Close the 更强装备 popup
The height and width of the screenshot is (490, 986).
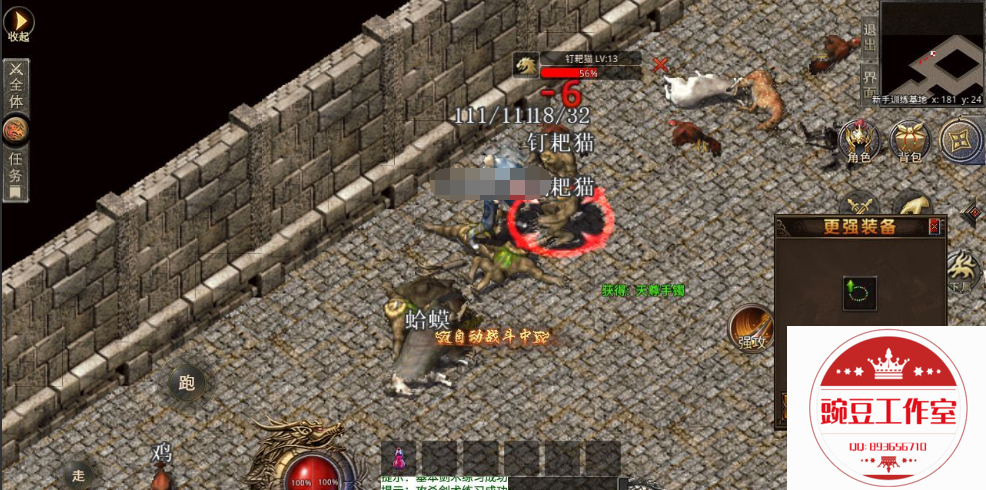point(935,226)
